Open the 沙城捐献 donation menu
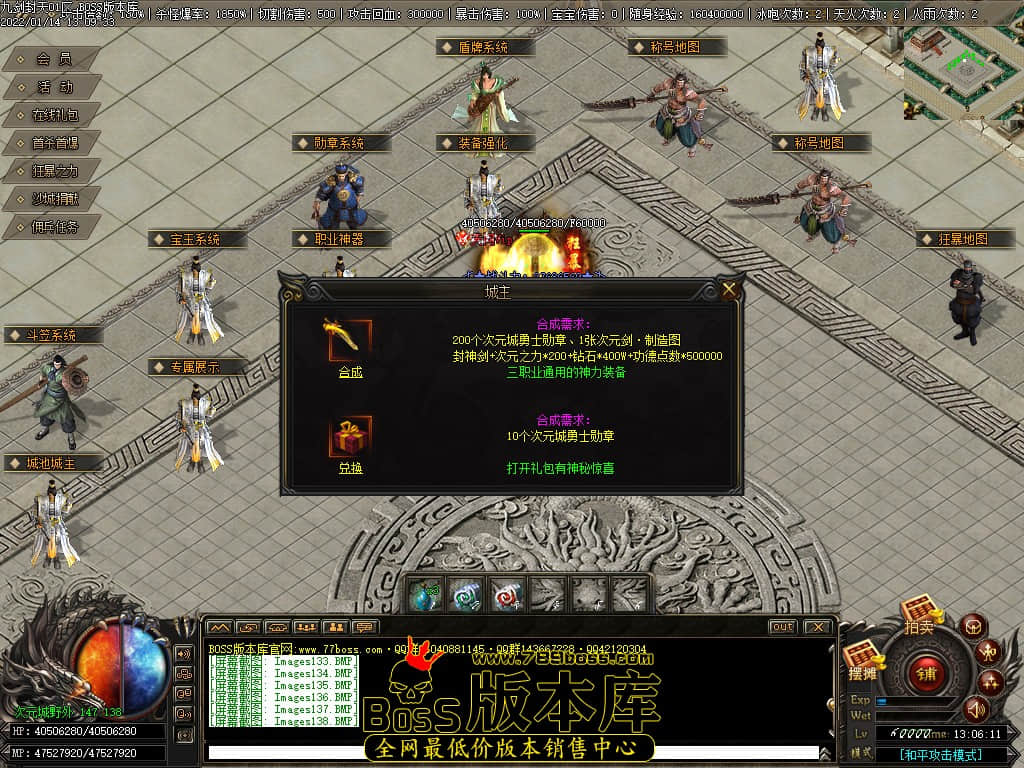1024x768 pixels. pos(53,199)
